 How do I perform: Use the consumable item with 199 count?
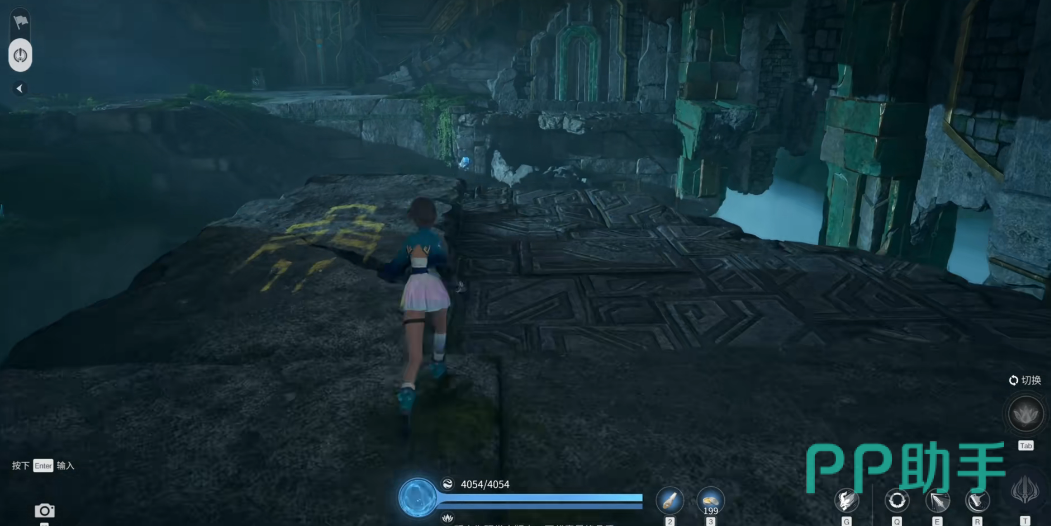tap(710, 499)
